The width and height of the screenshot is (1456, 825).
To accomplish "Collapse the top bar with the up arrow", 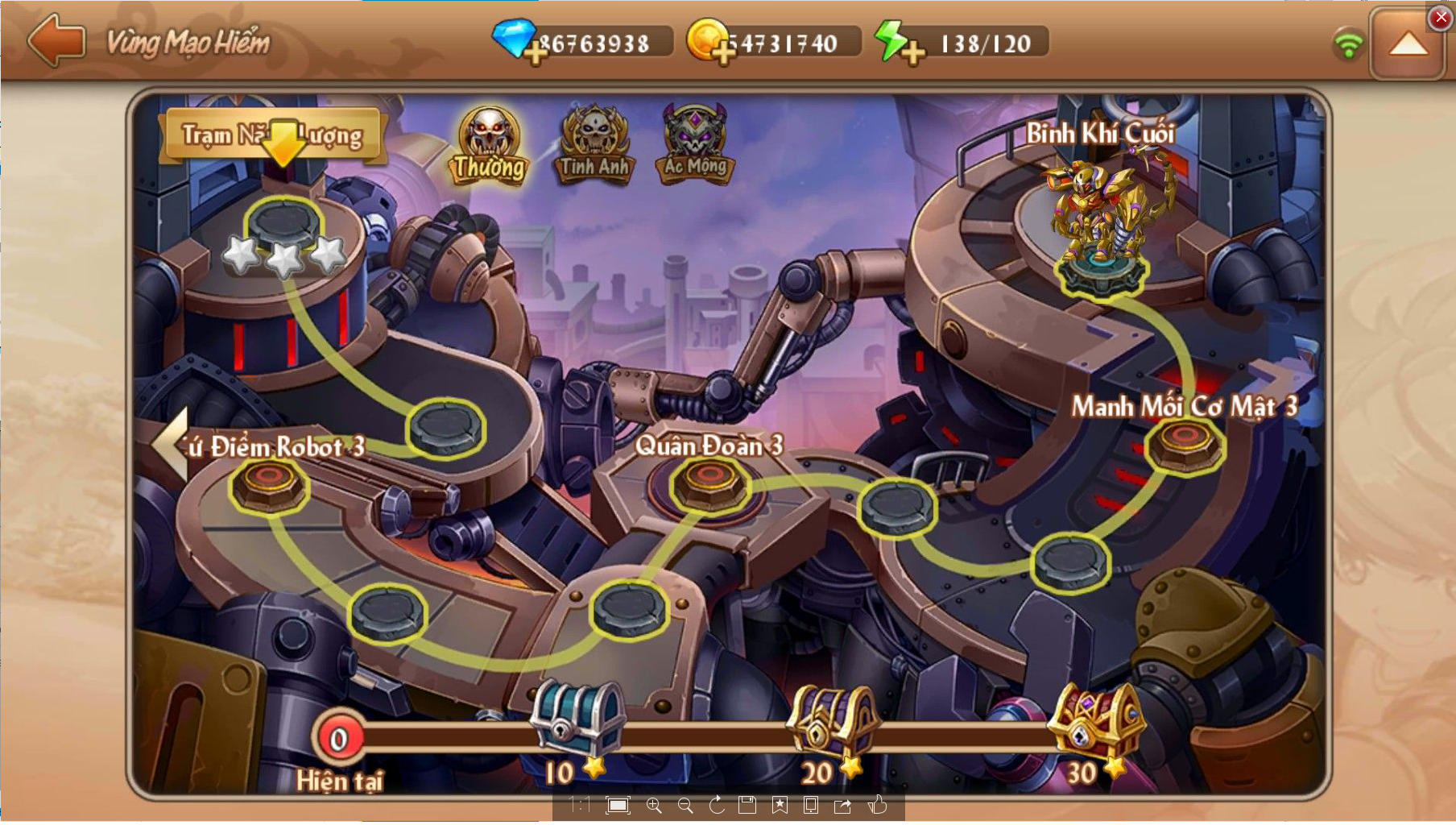I will point(1408,45).
